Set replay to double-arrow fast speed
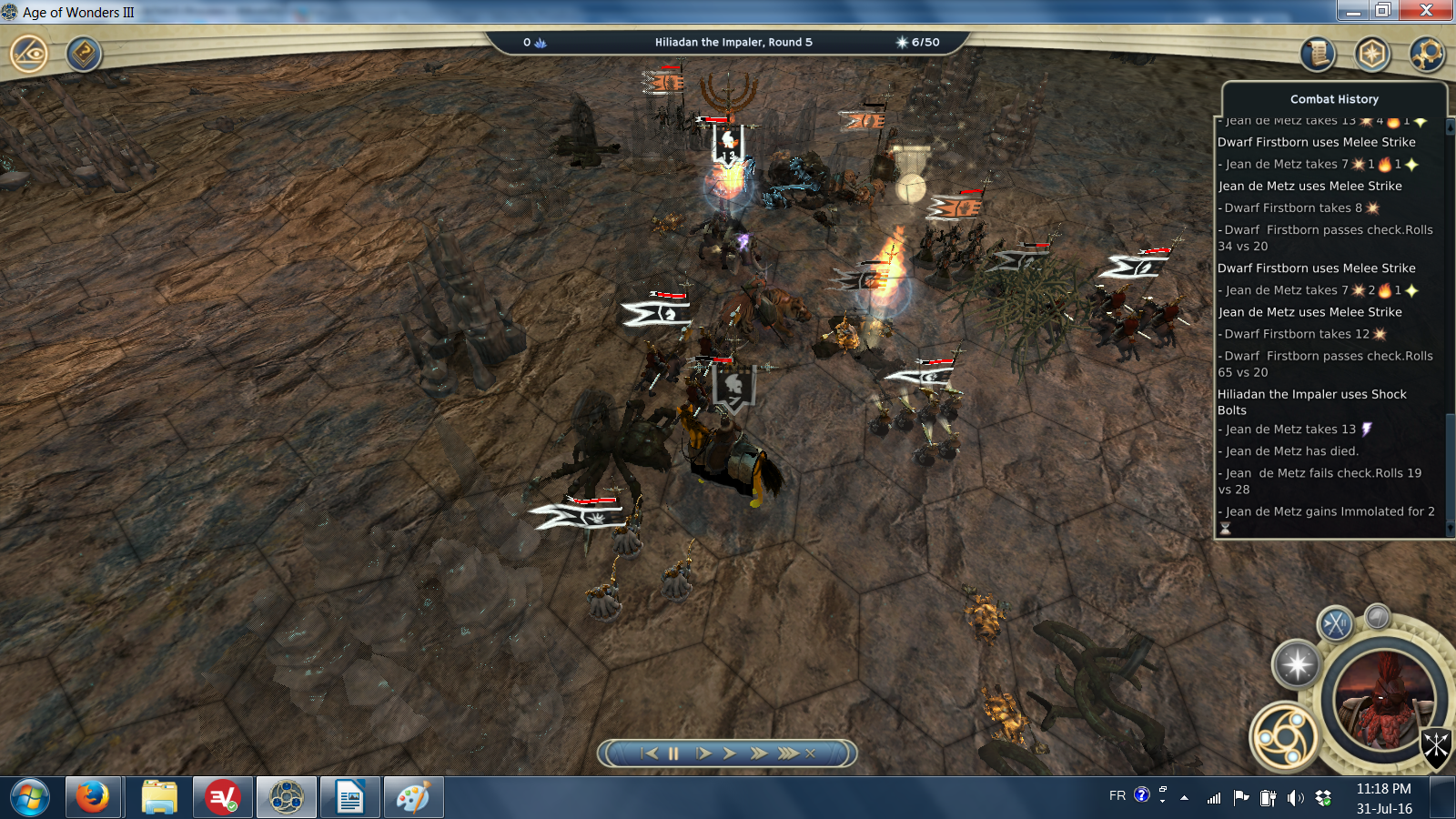Image resolution: width=1456 pixels, height=819 pixels. click(759, 753)
